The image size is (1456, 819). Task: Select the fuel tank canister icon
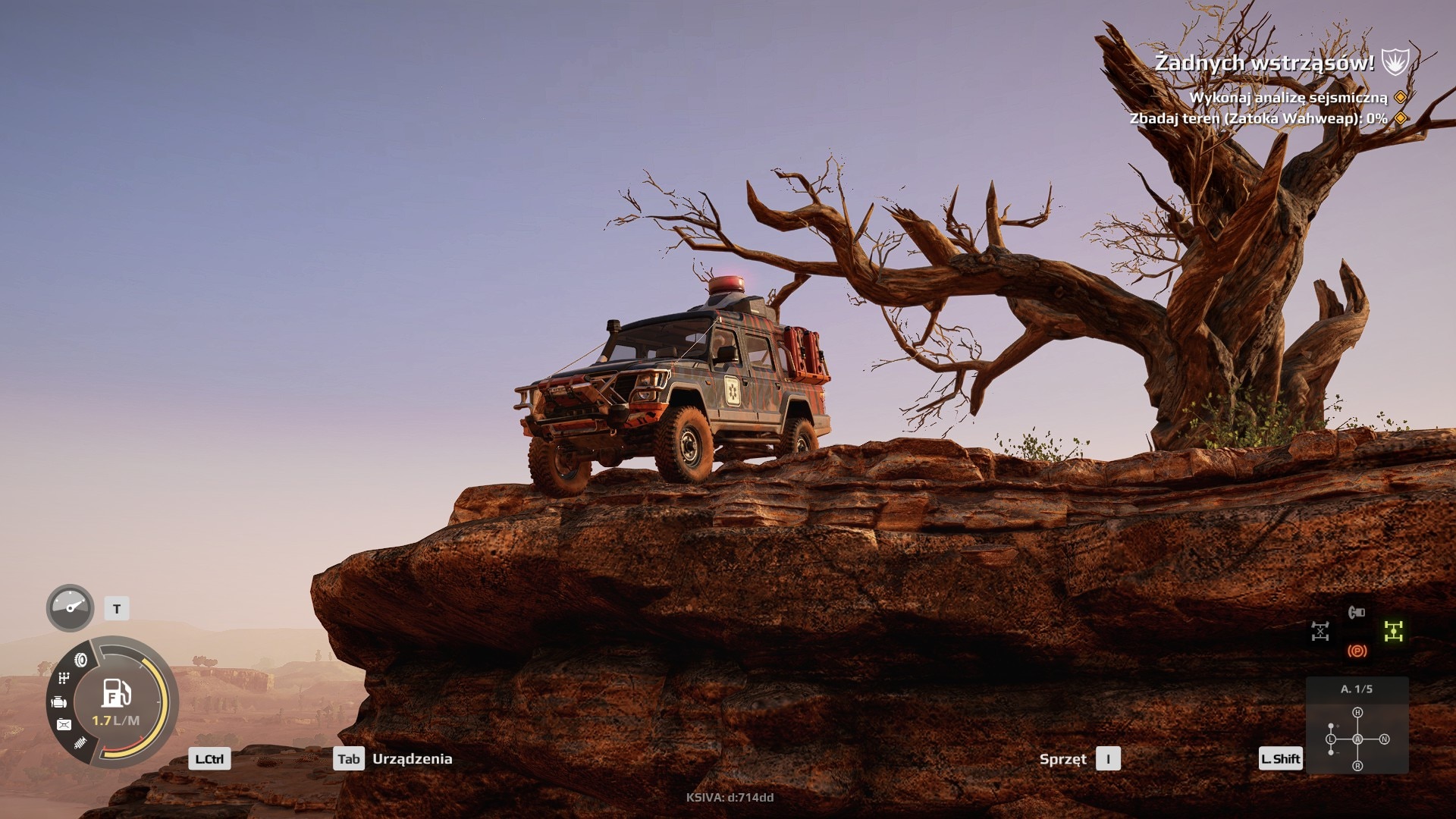(64, 725)
